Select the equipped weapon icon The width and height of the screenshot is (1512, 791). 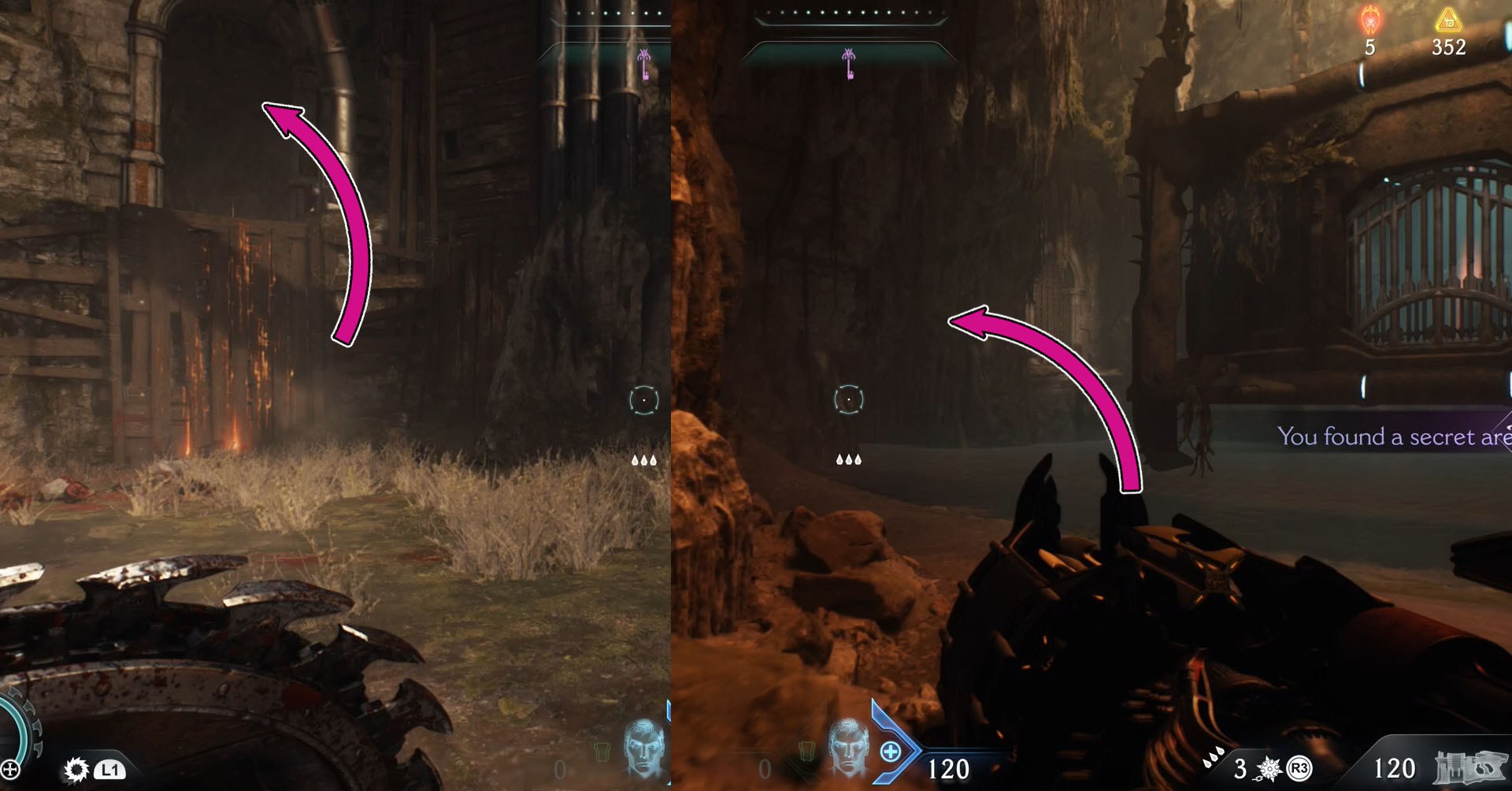tap(1469, 768)
